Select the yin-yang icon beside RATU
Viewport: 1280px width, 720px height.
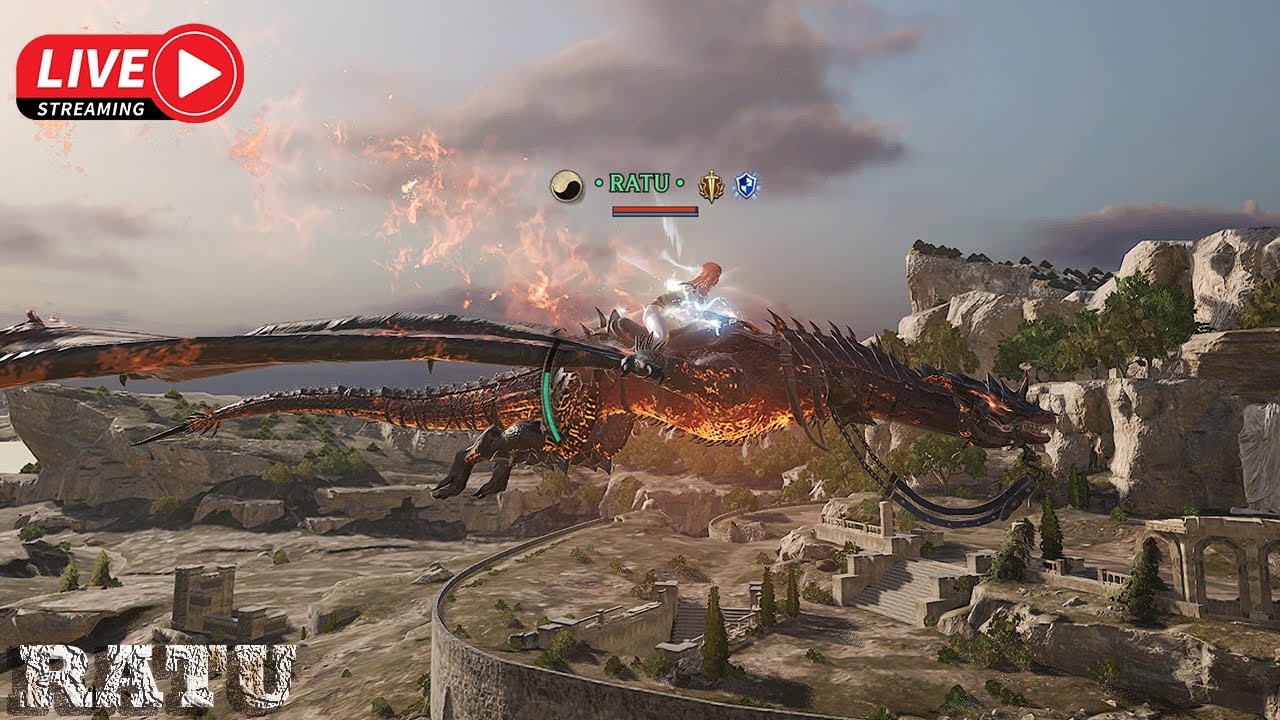(567, 186)
